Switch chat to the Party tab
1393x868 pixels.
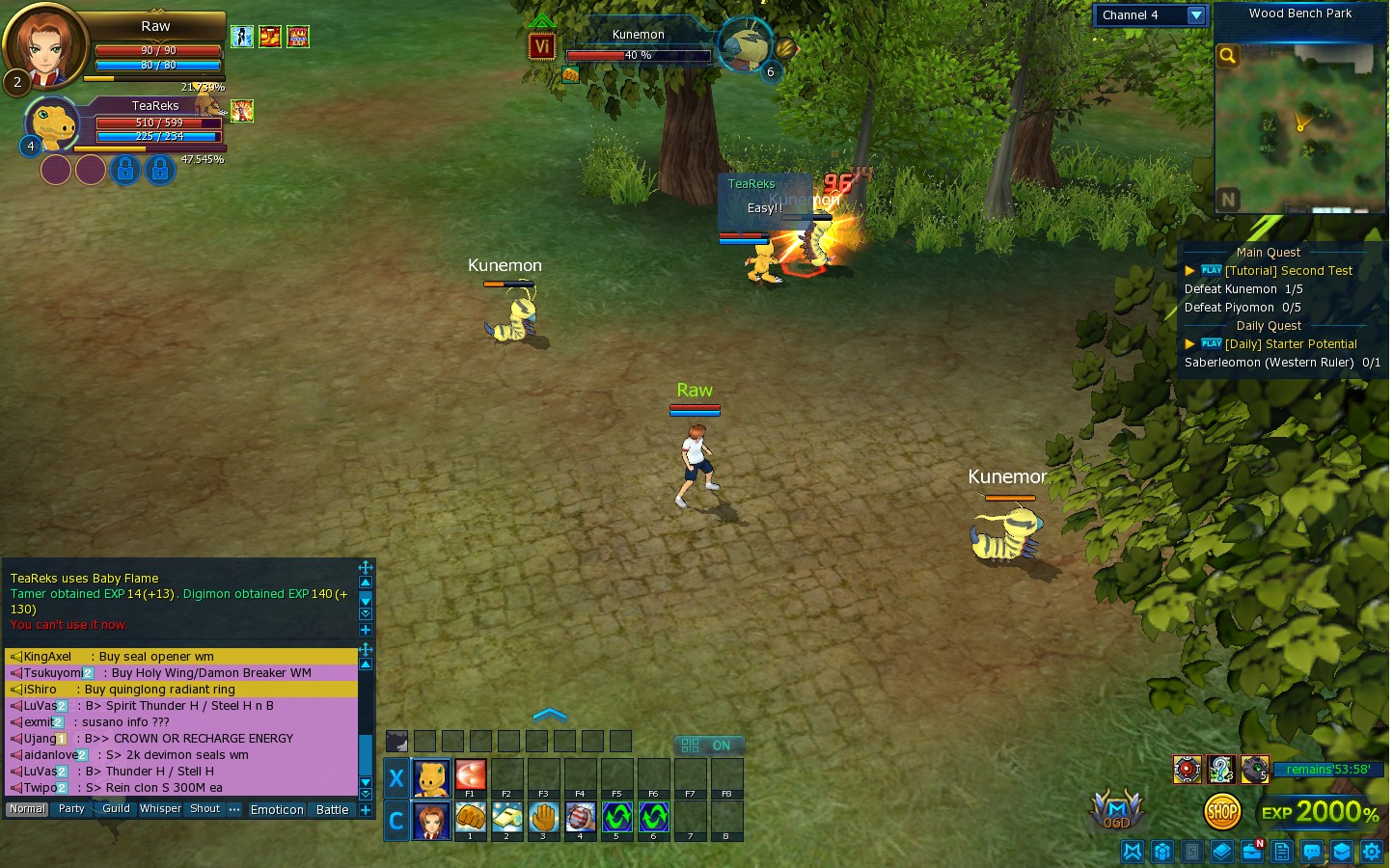coord(71,809)
